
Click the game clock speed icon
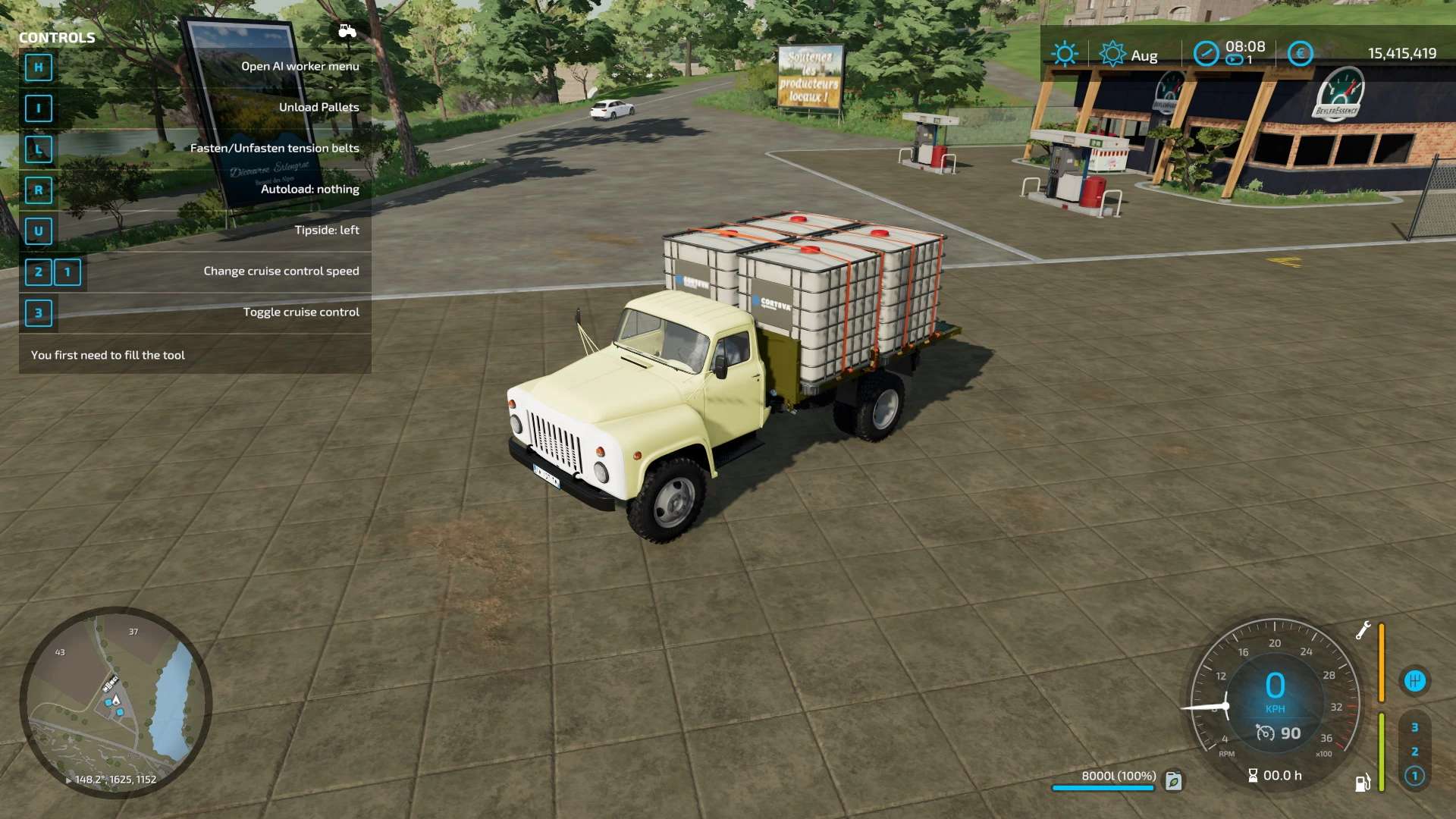(1206, 53)
